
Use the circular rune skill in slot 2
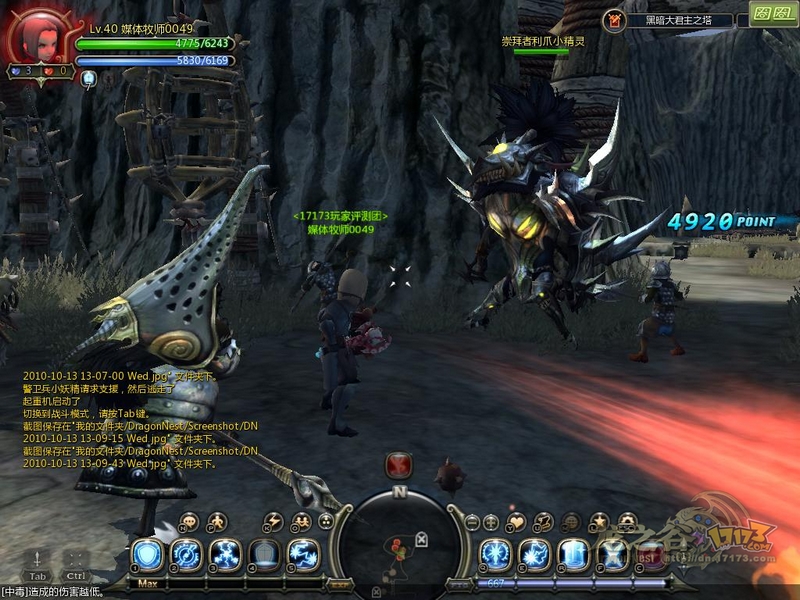187,554
